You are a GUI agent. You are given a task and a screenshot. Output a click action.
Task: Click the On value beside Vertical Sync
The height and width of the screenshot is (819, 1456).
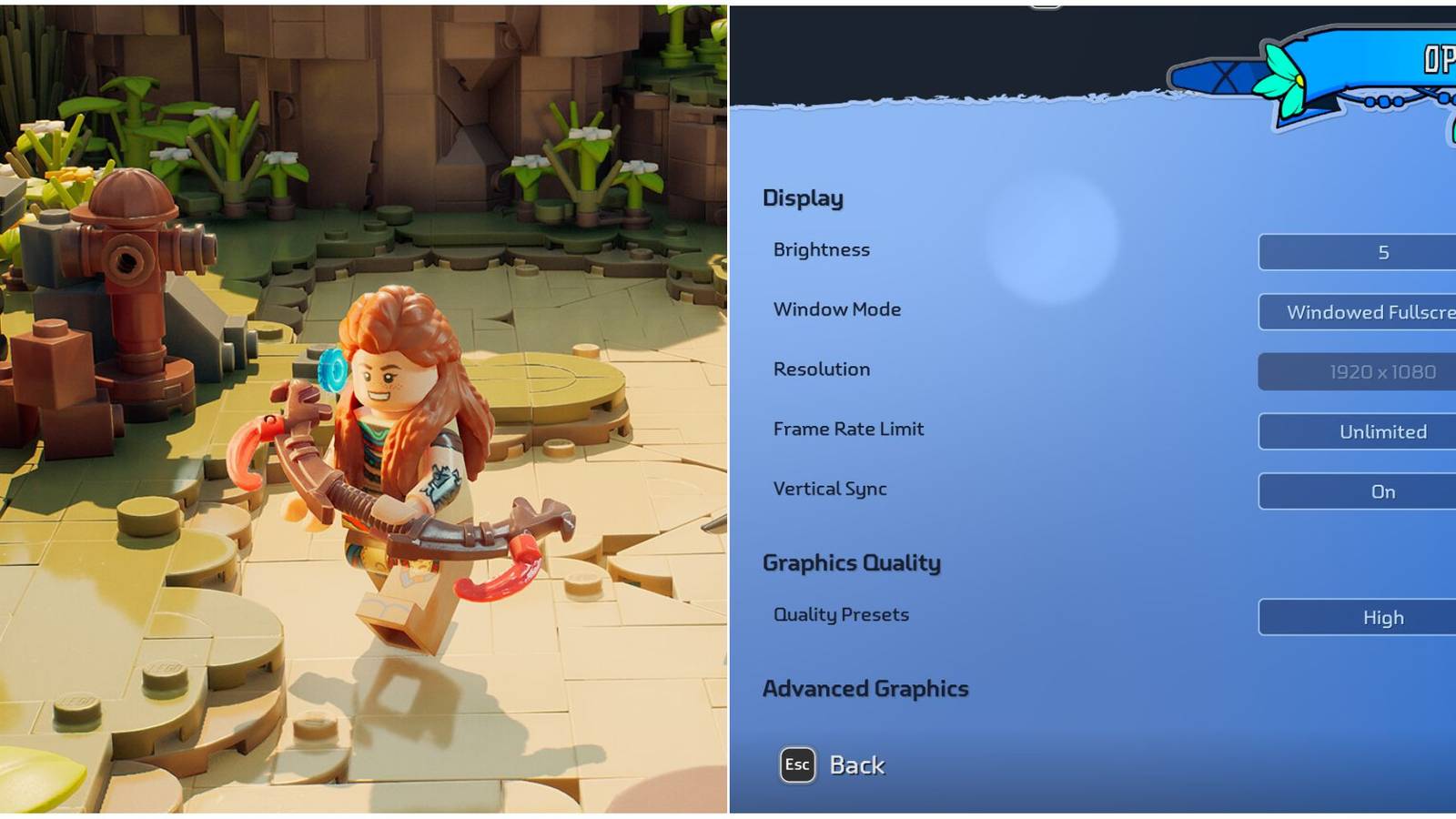[1382, 491]
